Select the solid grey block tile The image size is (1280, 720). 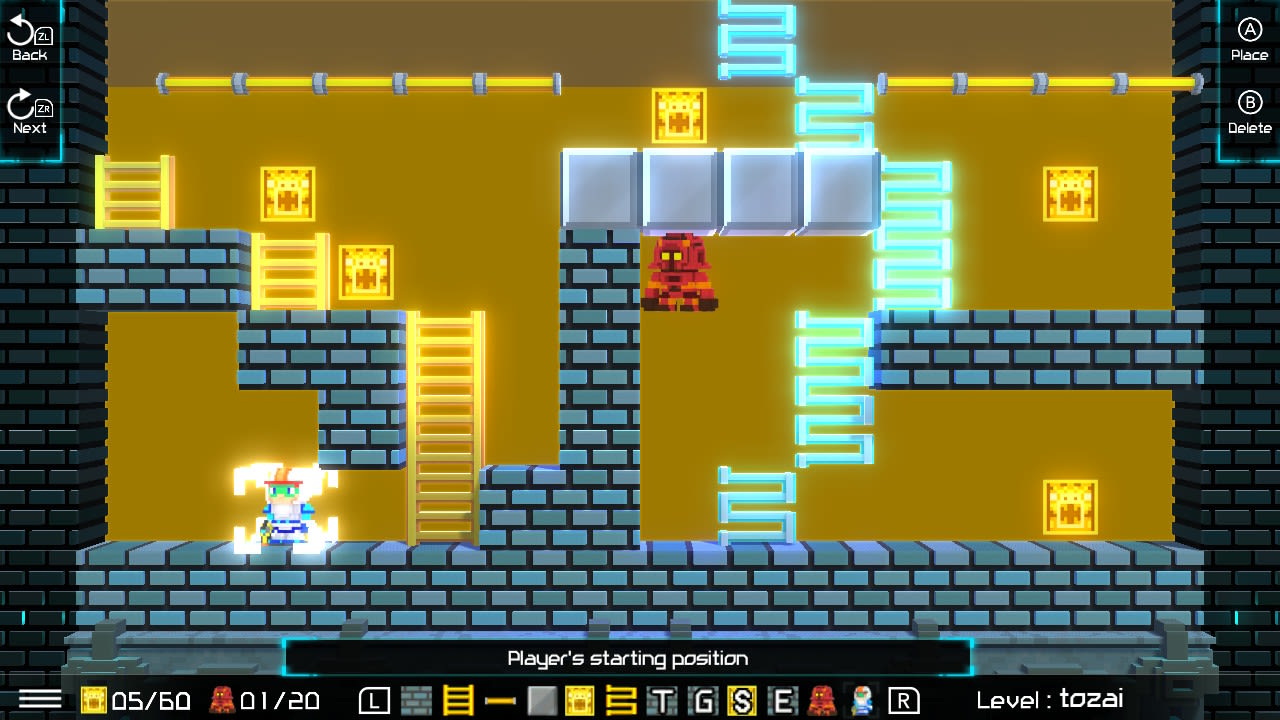(541, 702)
